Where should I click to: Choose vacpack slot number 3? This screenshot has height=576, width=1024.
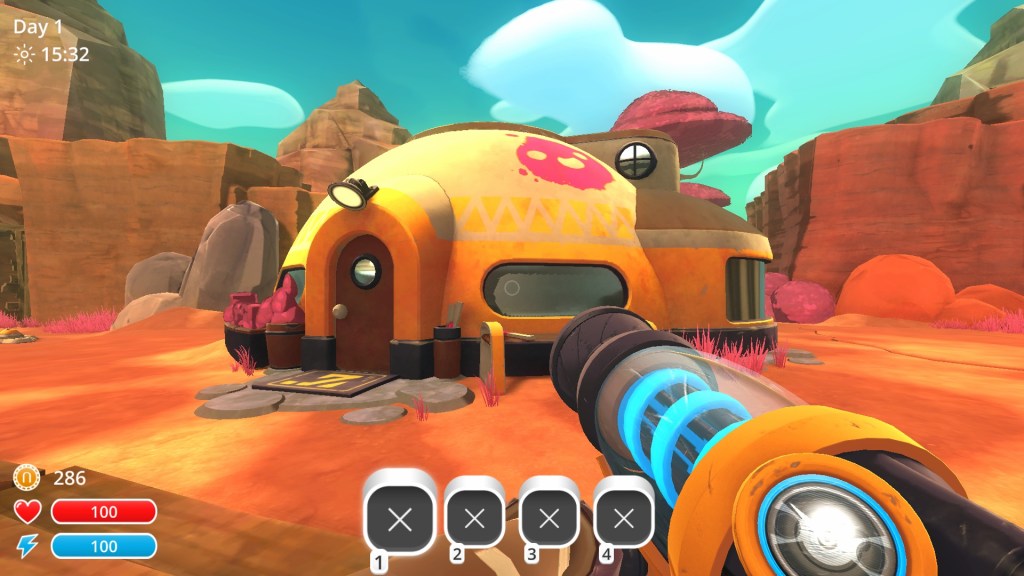coord(549,518)
